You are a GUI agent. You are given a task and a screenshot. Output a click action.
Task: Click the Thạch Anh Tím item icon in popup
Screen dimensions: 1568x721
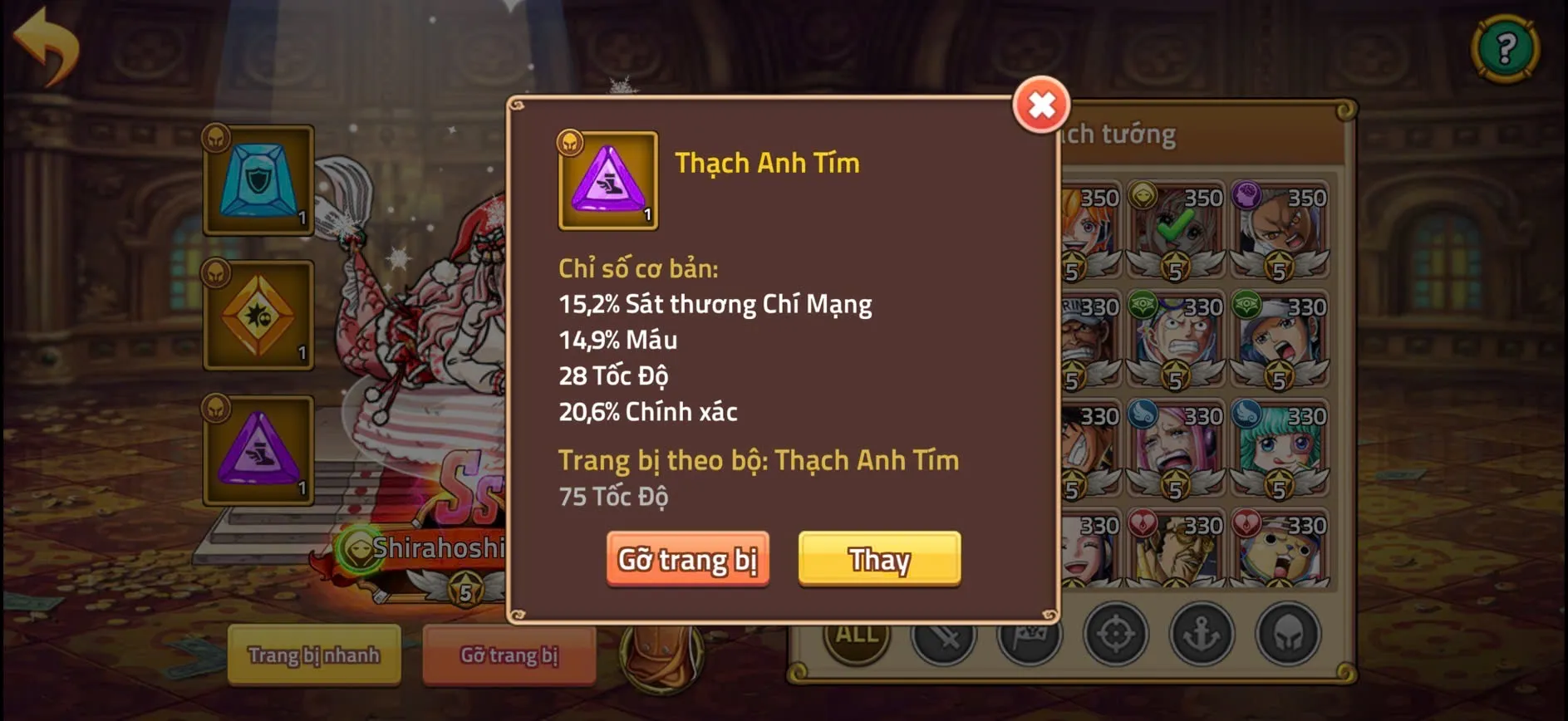coord(606,181)
